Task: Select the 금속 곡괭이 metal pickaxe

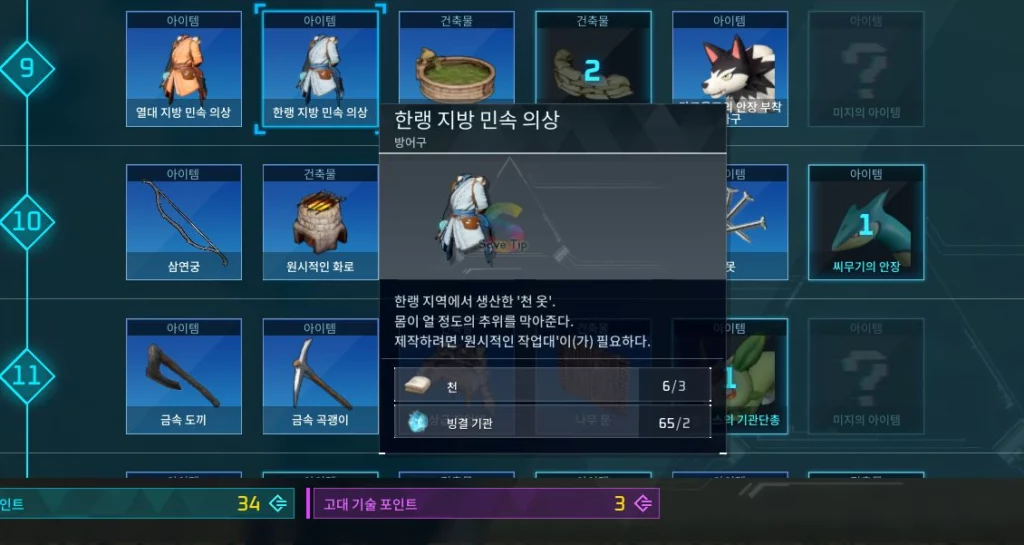Action: [x=320, y=375]
